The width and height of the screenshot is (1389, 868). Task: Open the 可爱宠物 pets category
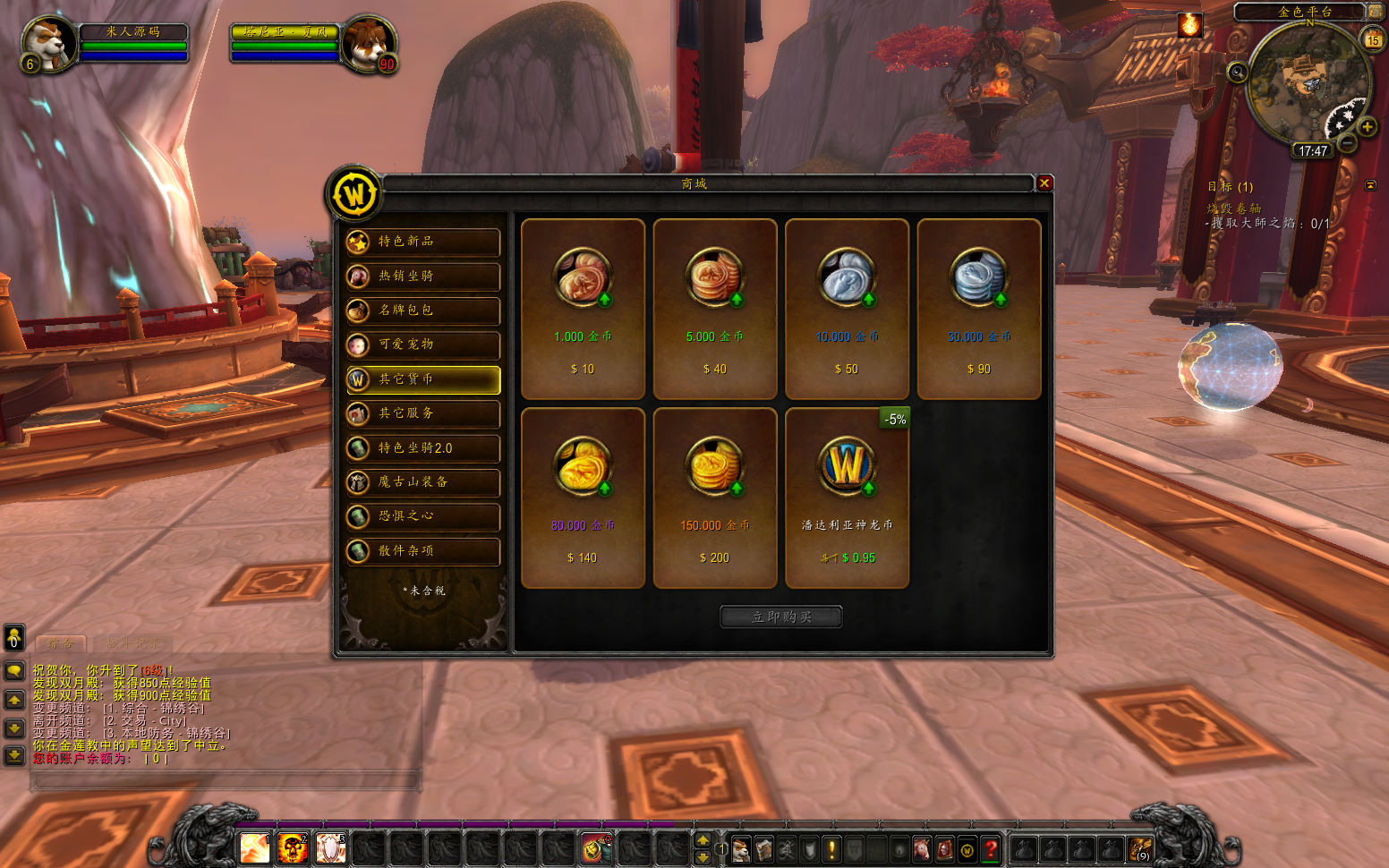(x=423, y=345)
